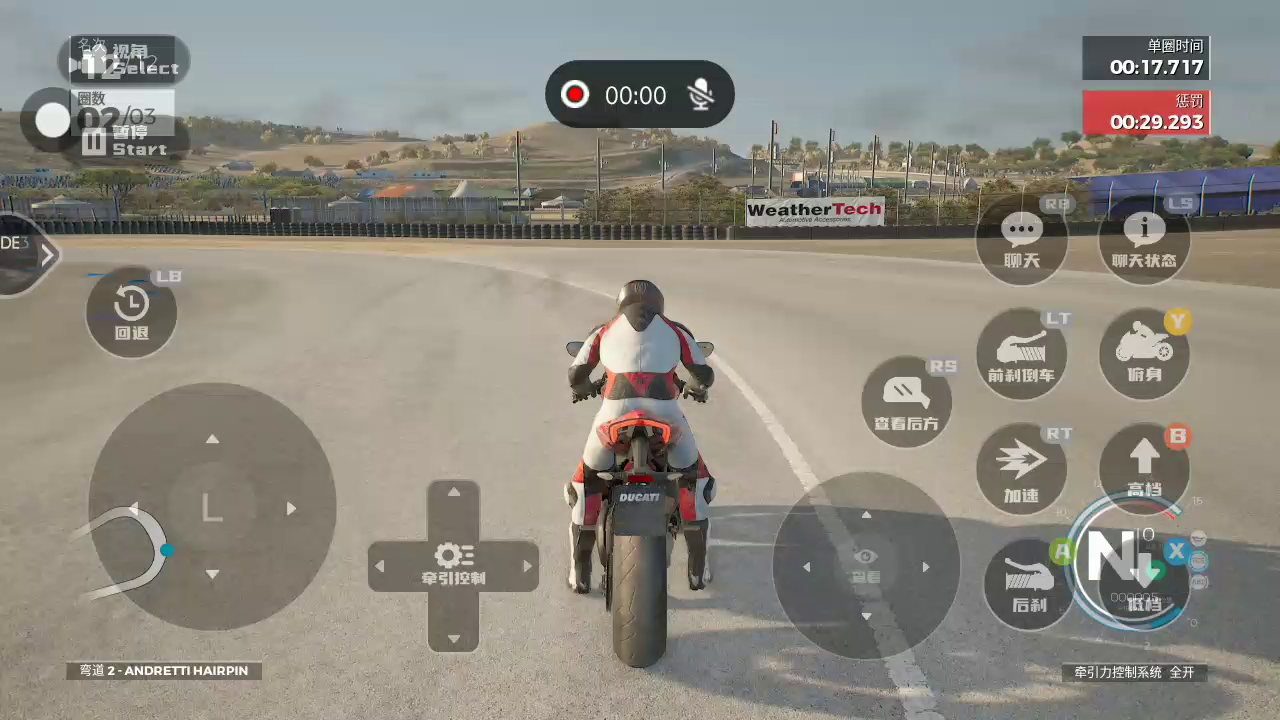Show 聊天状态 chat status info
Screen dimensions: 1280x720
[1144, 239]
